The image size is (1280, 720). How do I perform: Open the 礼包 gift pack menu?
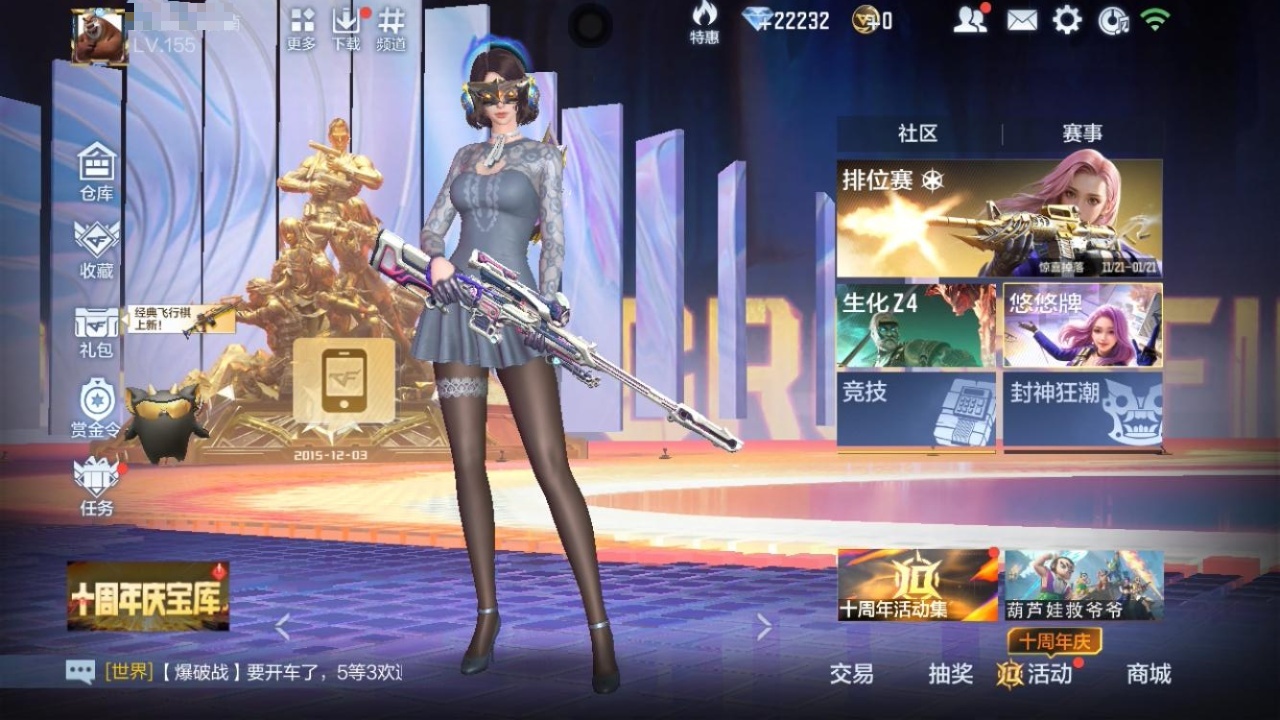97,329
